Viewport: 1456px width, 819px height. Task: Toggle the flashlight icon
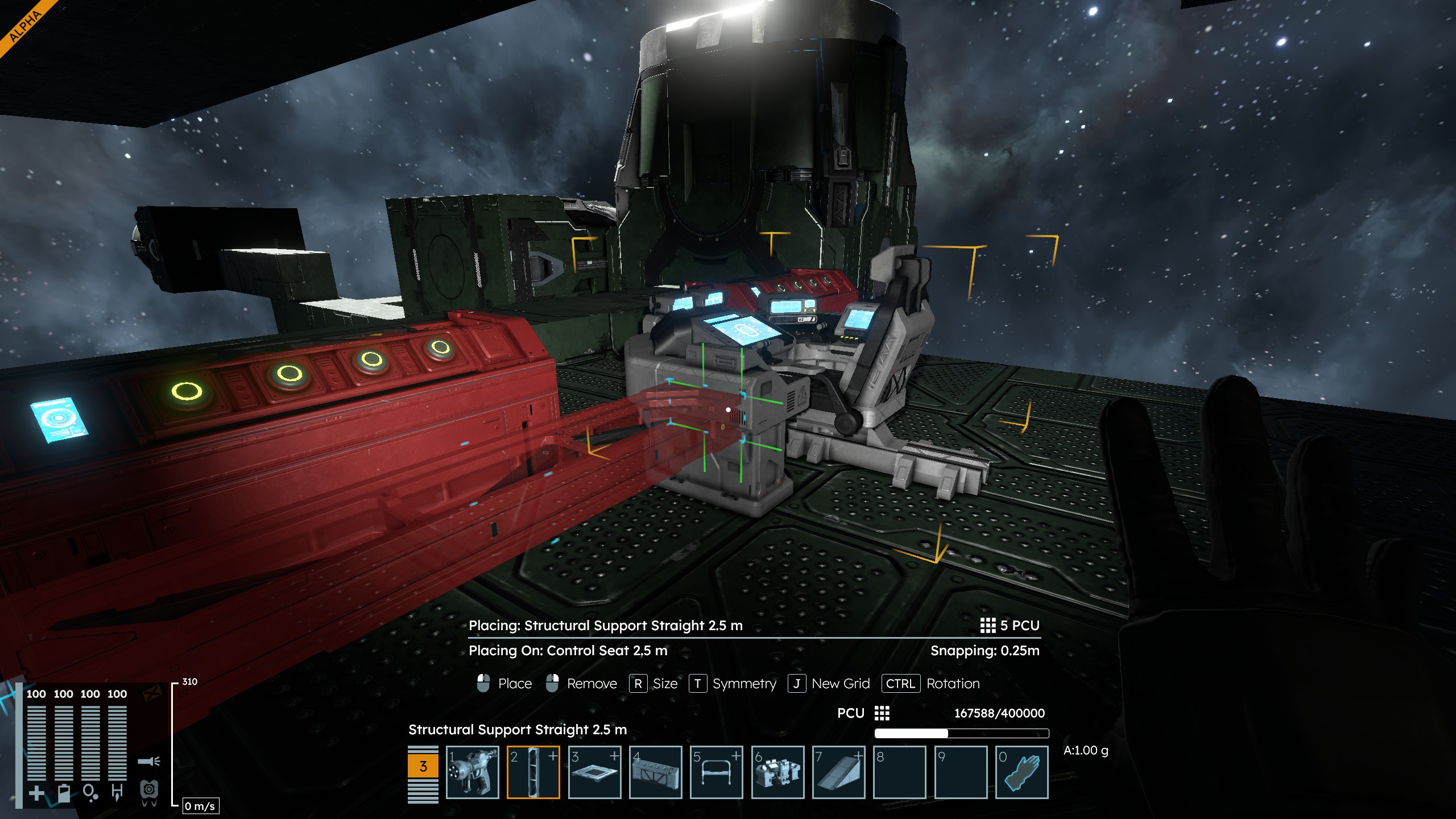click(149, 761)
